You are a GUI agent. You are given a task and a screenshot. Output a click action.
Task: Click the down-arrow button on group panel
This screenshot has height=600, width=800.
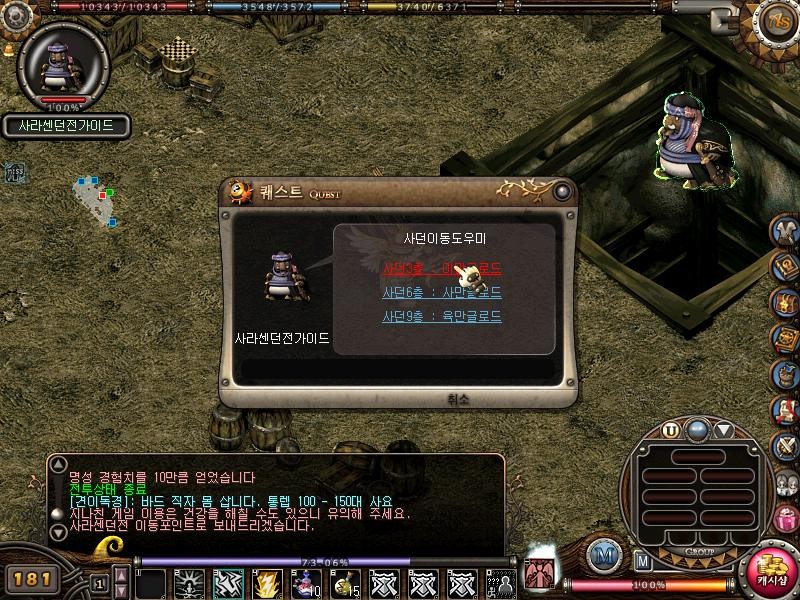724,431
